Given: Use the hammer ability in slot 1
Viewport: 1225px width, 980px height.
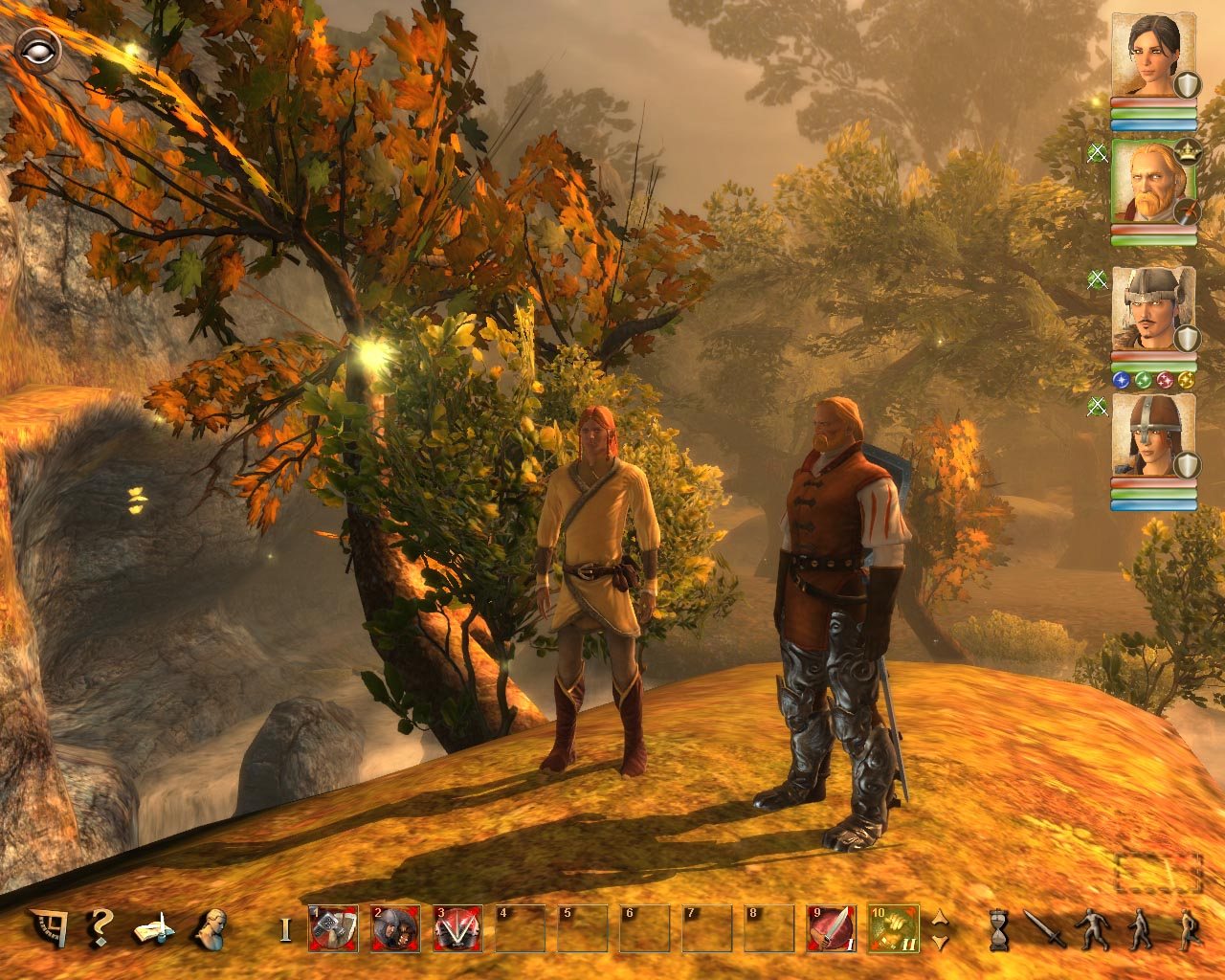Looking at the screenshot, I should click(333, 928).
